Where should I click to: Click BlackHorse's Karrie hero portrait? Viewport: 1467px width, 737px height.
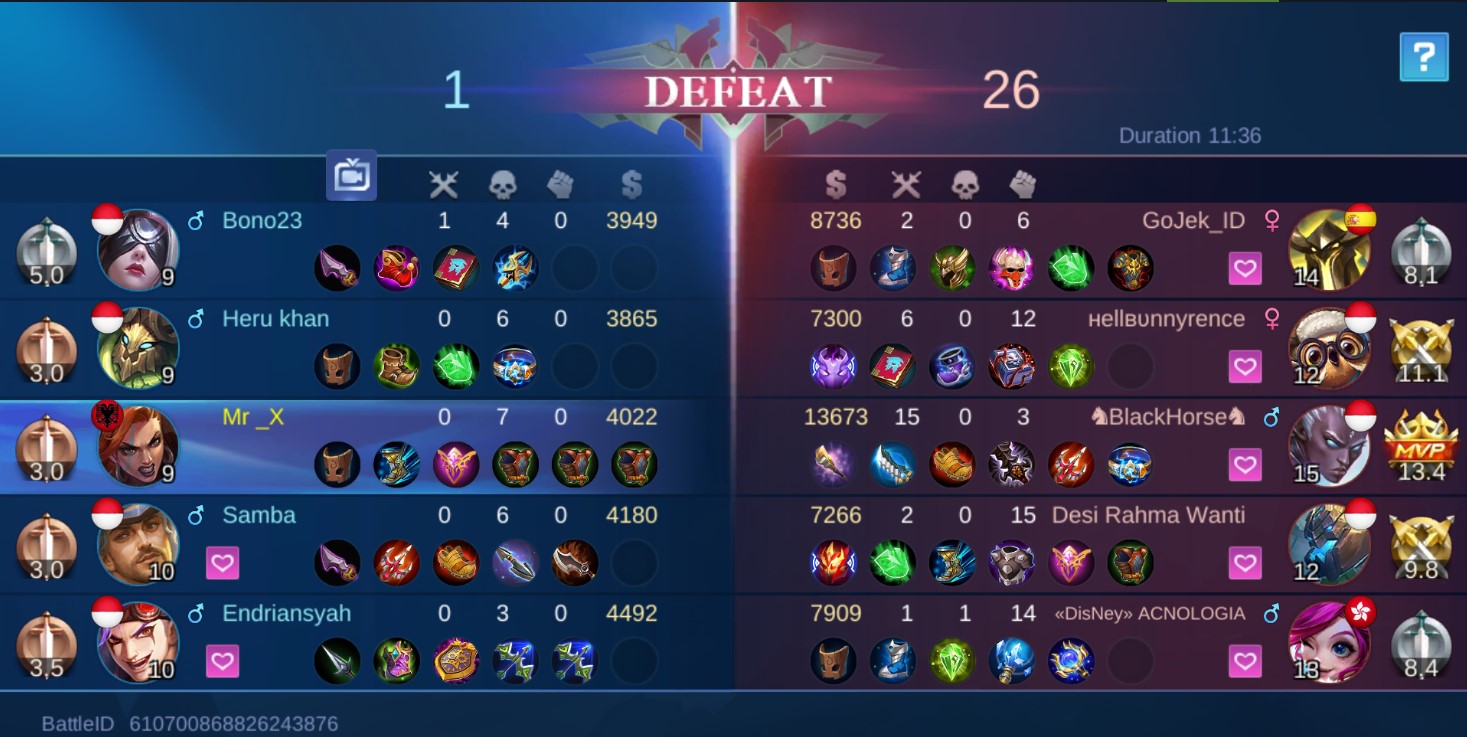(1331, 447)
